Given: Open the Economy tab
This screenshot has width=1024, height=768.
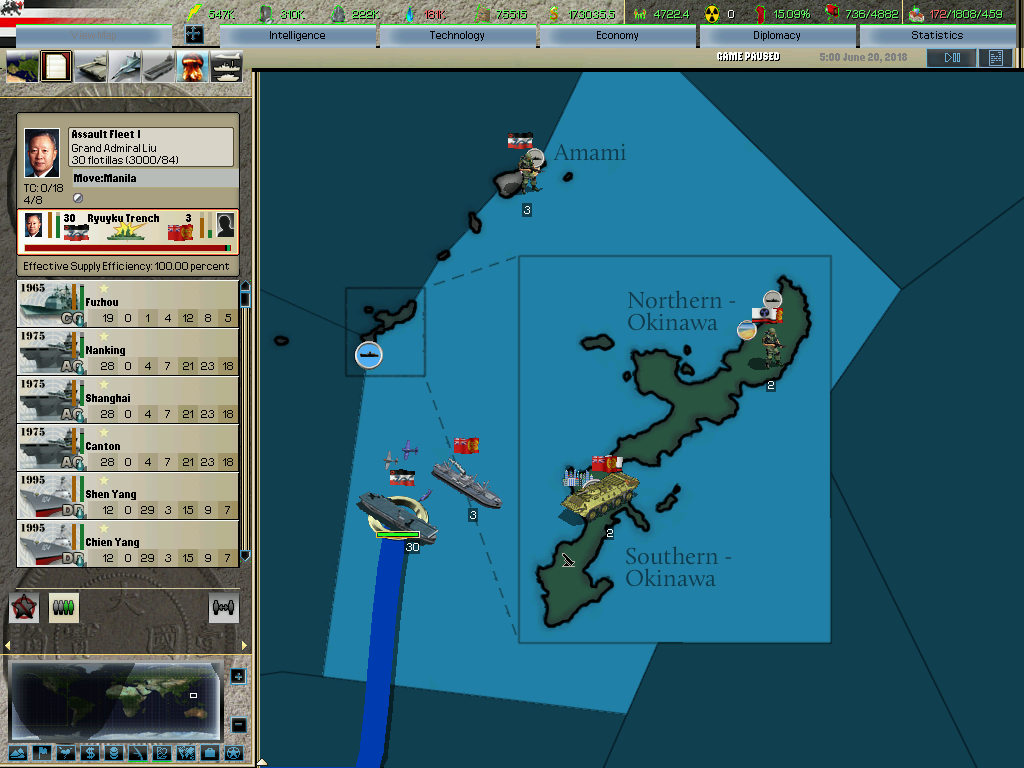Looking at the screenshot, I should tap(617, 35).
